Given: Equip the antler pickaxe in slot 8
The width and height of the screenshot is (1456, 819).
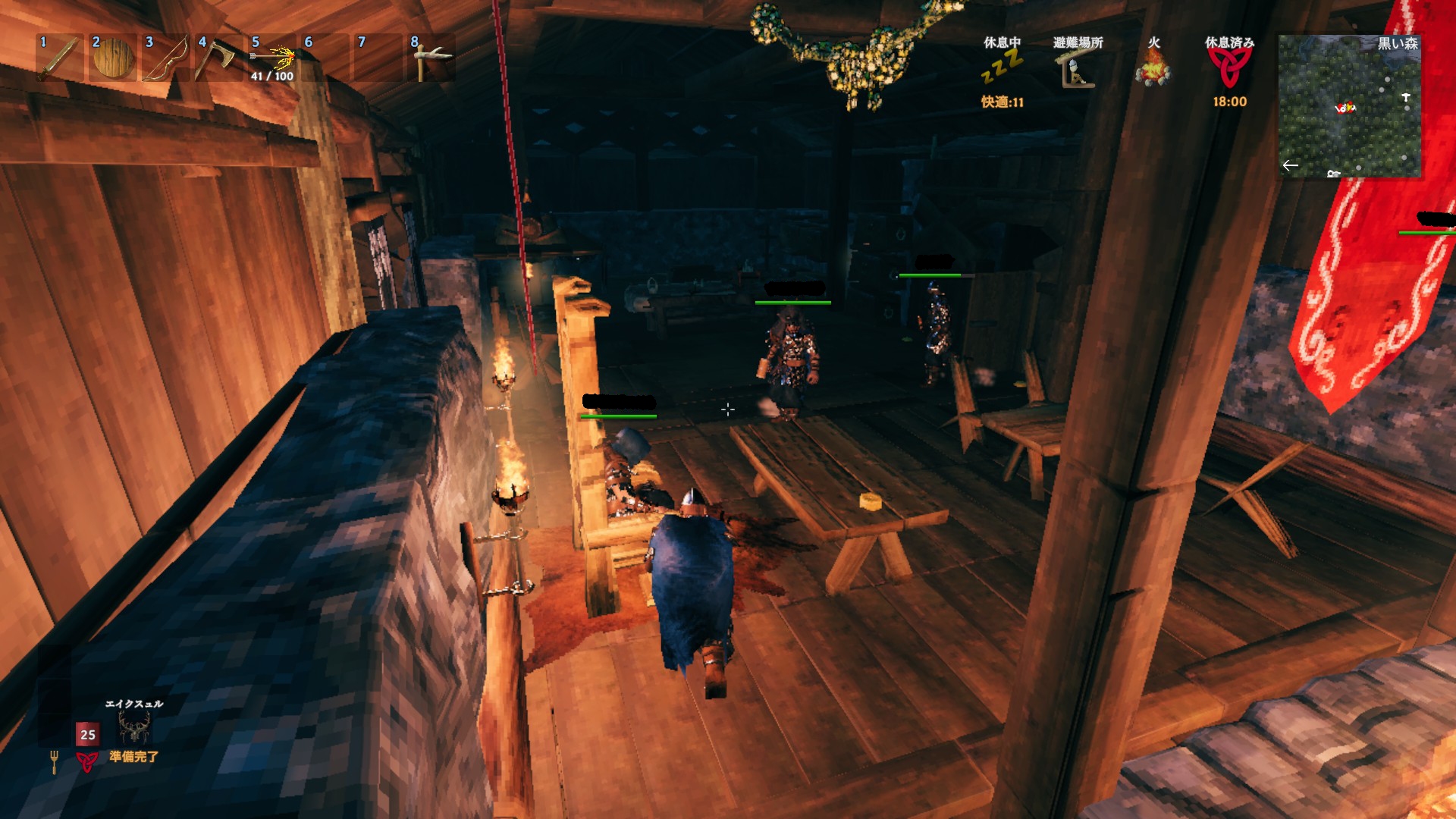Looking at the screenshot, I should (x=431, y=58).
